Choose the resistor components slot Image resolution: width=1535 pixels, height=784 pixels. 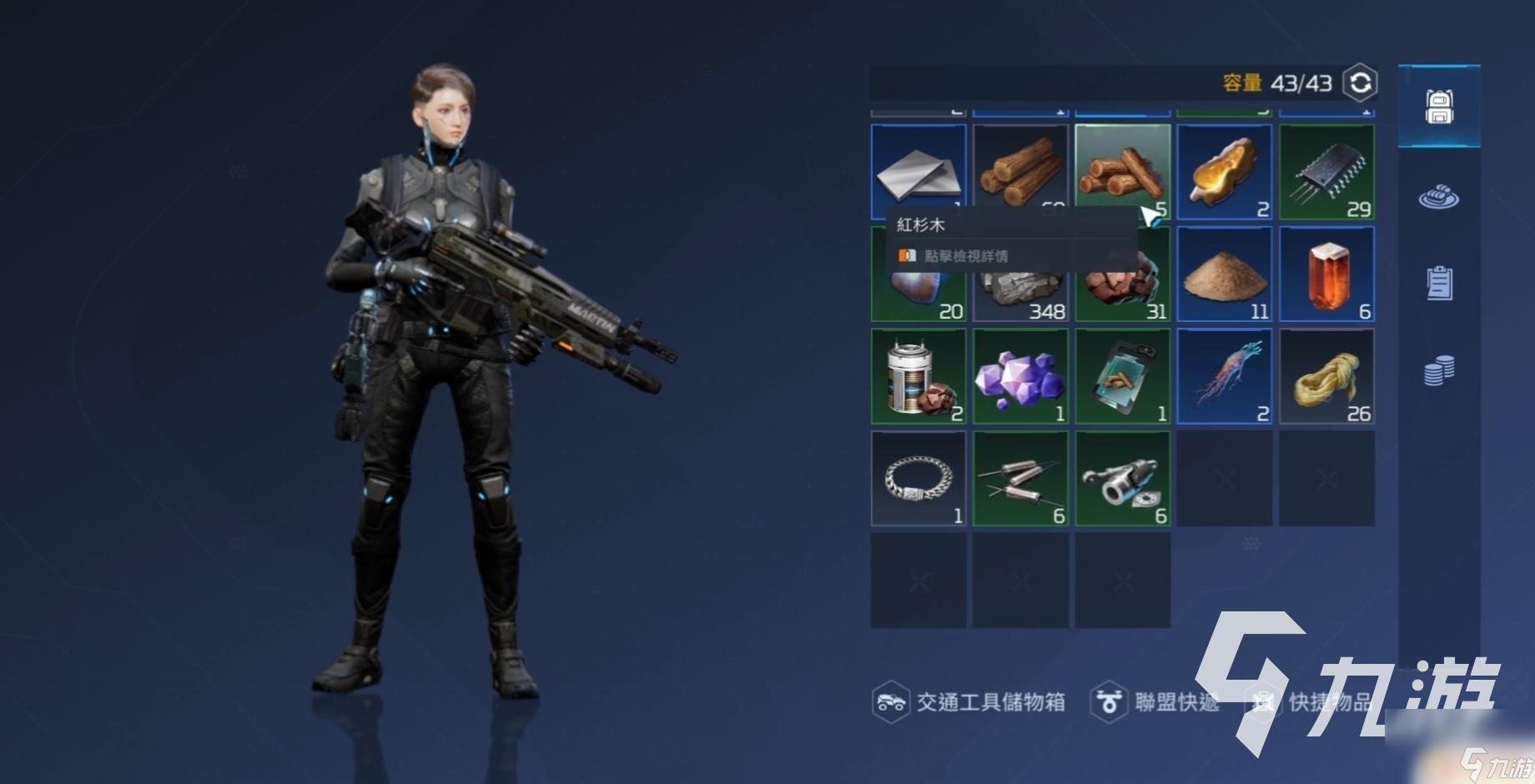1020,479
